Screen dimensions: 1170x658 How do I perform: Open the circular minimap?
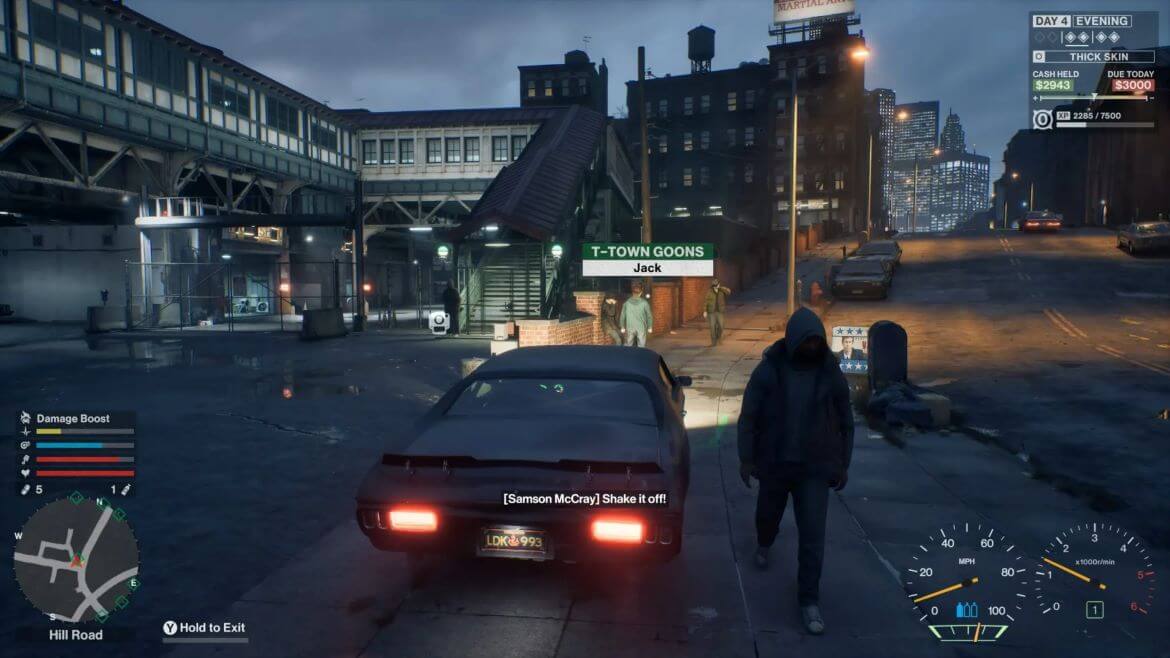tap(76, 560)
